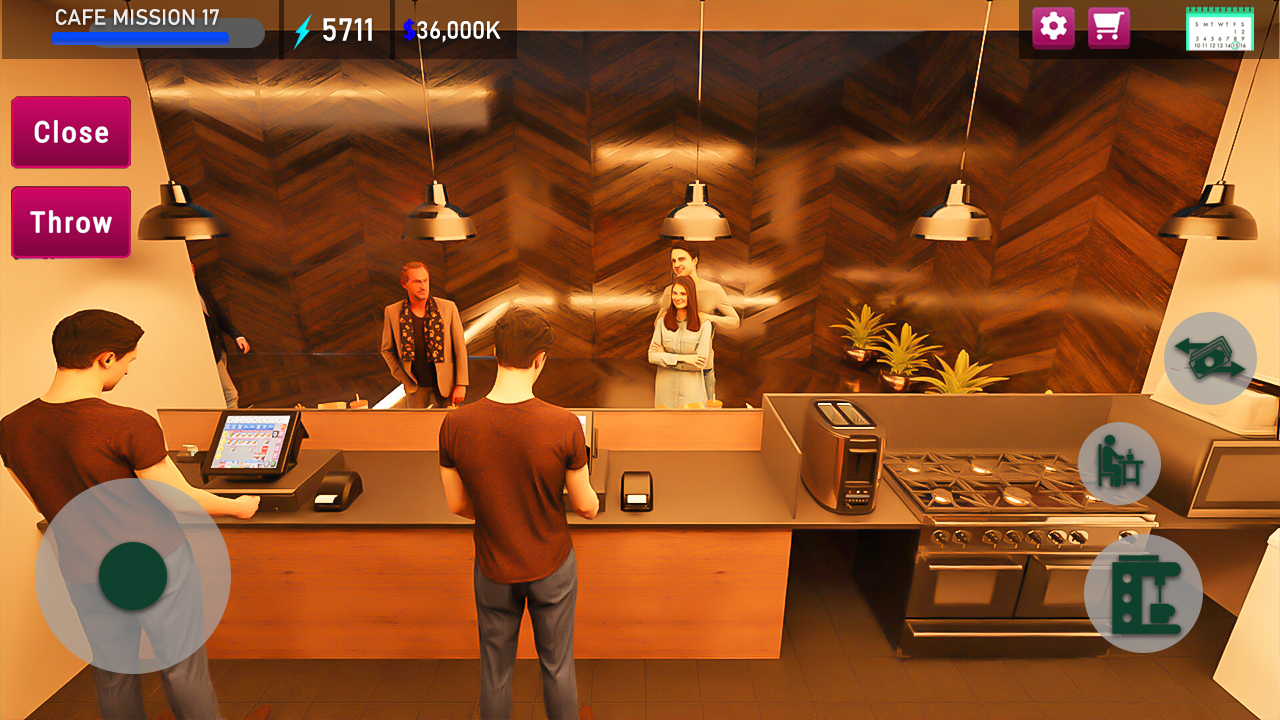The height and width of the screenshot is (720, 1280).
Task: Tap the money exchange icon
Action: (1210, 358)
